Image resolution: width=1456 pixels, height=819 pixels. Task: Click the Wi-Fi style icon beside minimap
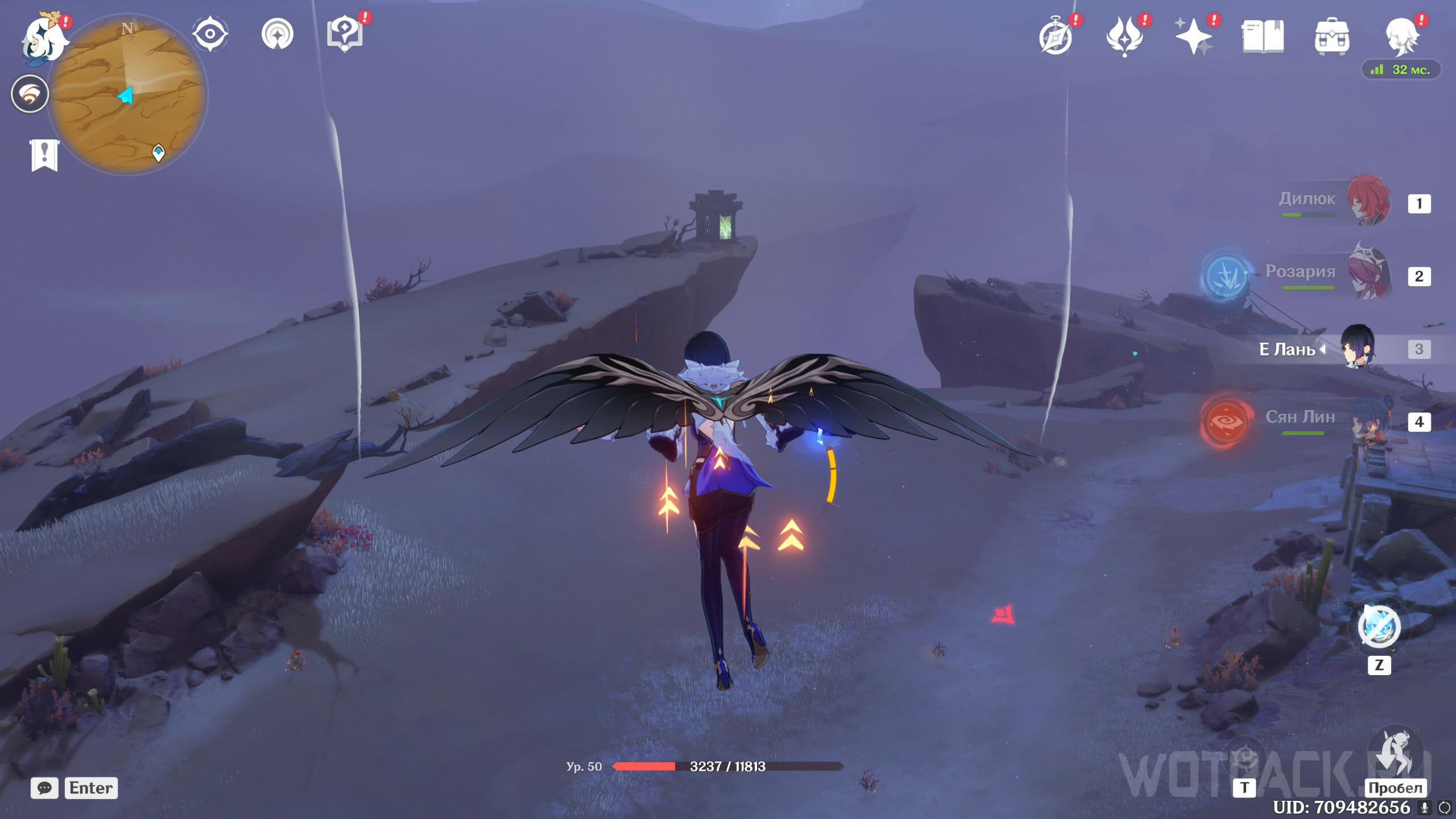pos(30,94)
